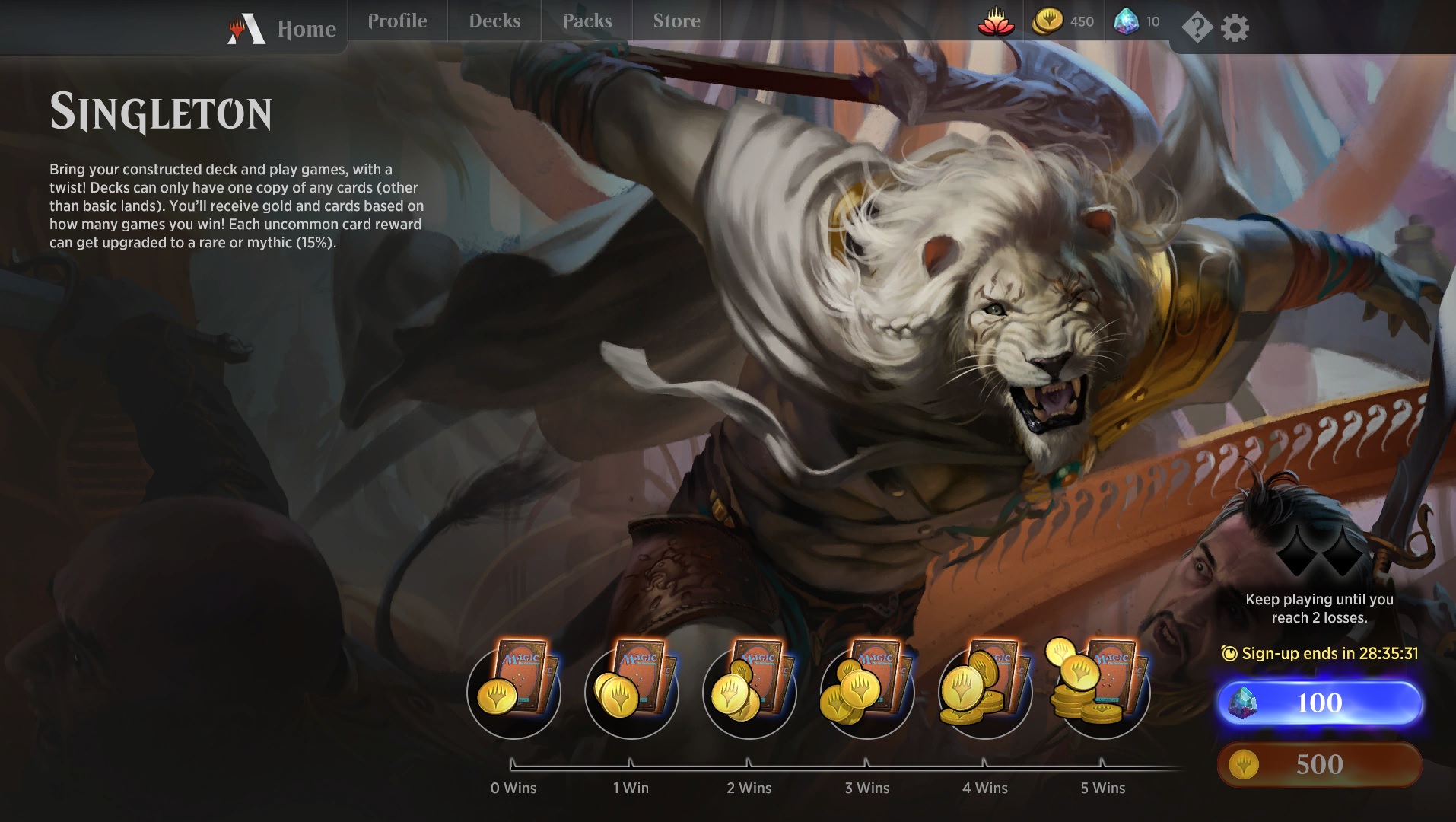This screenshot has width=1456, height=822.
Task: Visit the Store tab
Action: [x=676, y=21]
